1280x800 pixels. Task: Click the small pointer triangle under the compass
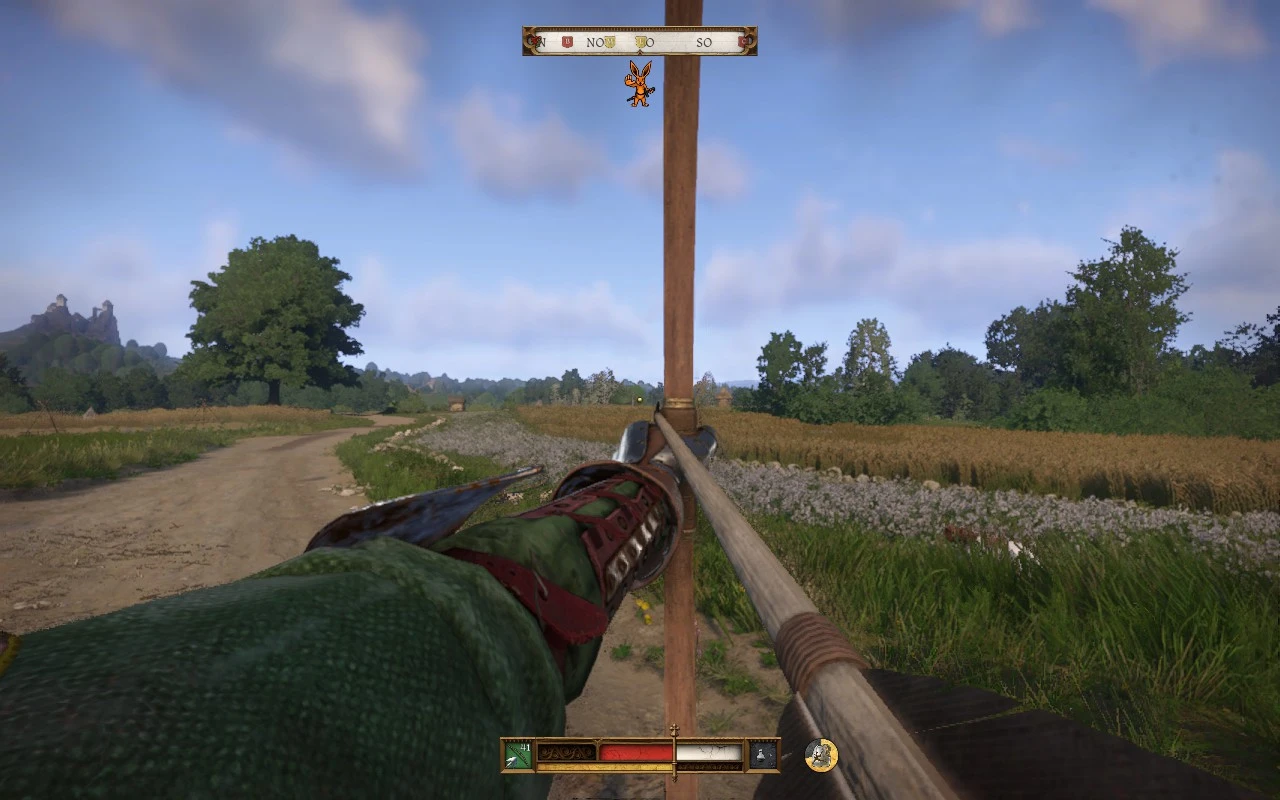tap(640, 51)
